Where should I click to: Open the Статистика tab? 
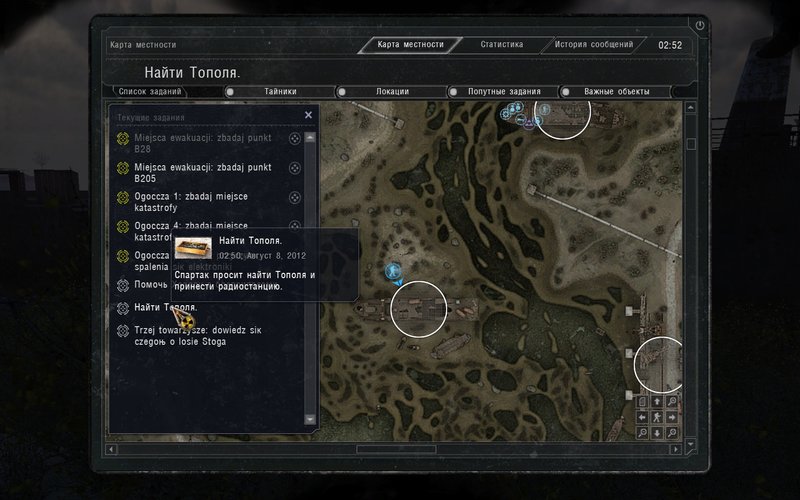click(x=501, y=45)
